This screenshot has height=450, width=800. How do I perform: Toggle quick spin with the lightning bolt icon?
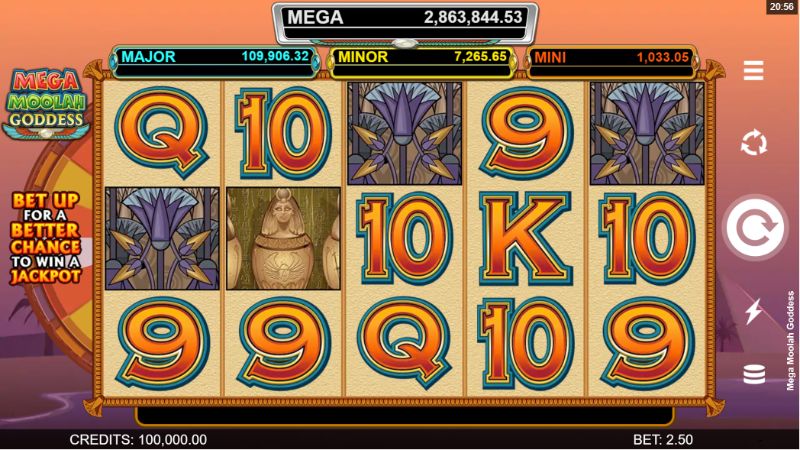(x=753, y=312)
